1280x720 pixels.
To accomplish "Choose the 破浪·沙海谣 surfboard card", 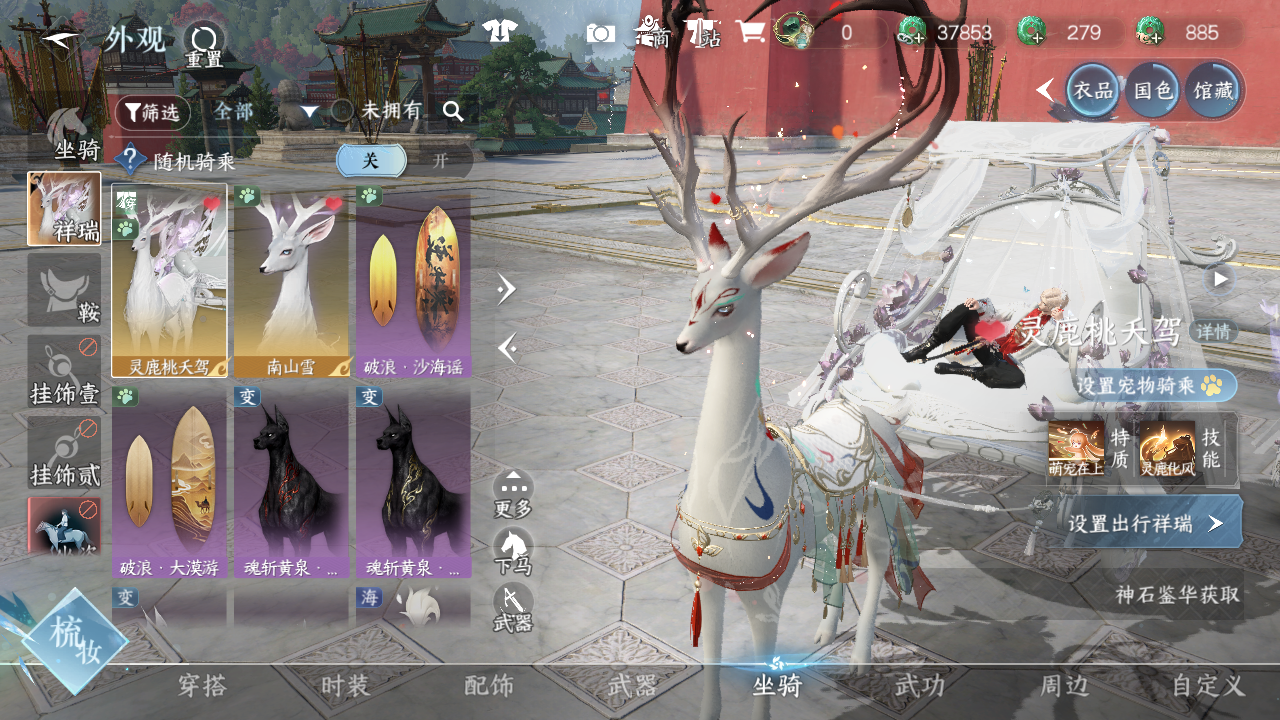I will point(413,280).
